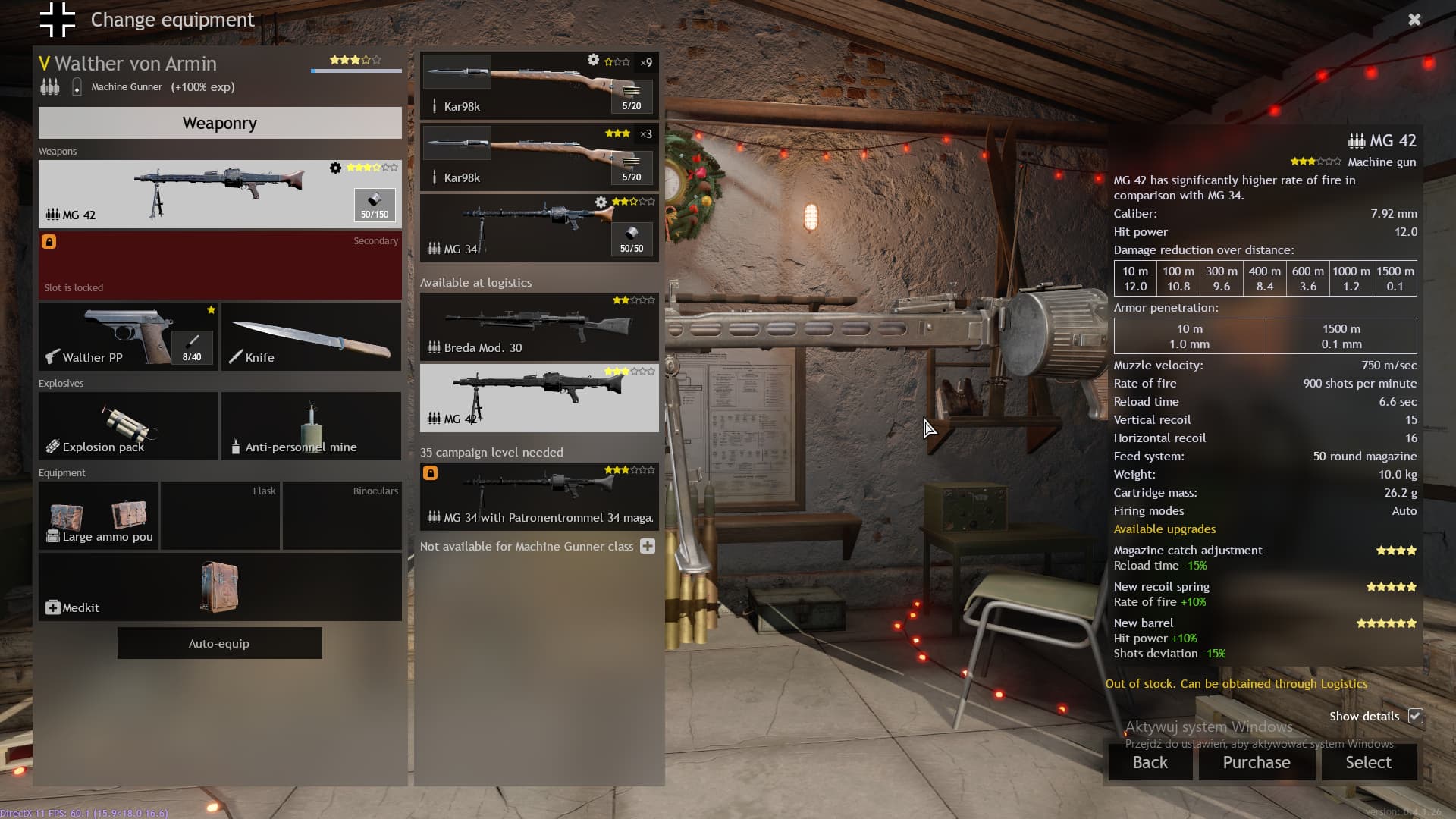Image resolution: width=1456 pixels, height=819 pixels.
Task: Select the Medkit equipment slot
Action: click(x=220, y=587)
